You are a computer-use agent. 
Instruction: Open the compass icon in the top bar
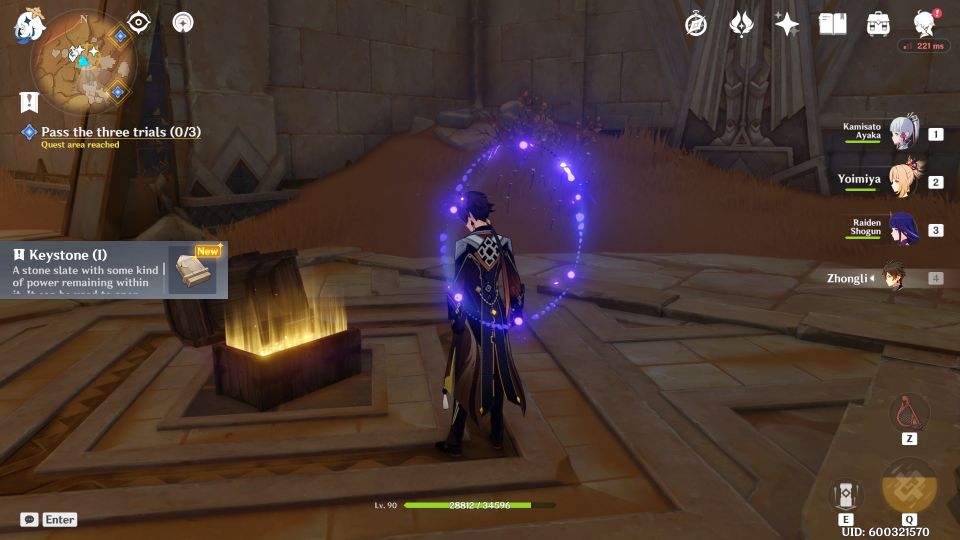point(696,24)
